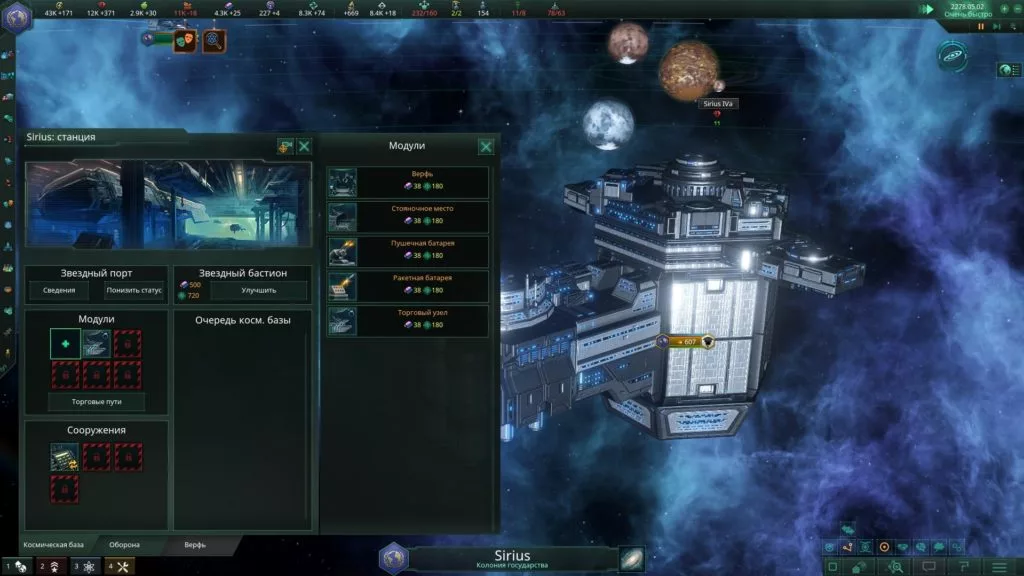Open the round planet icon below the date
1024x576 pixels.
coord(952,55)
